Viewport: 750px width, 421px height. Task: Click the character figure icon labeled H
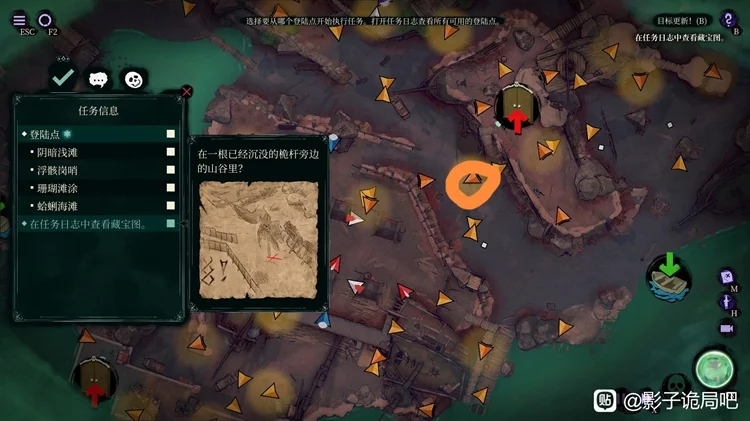[x=727, y=302]
